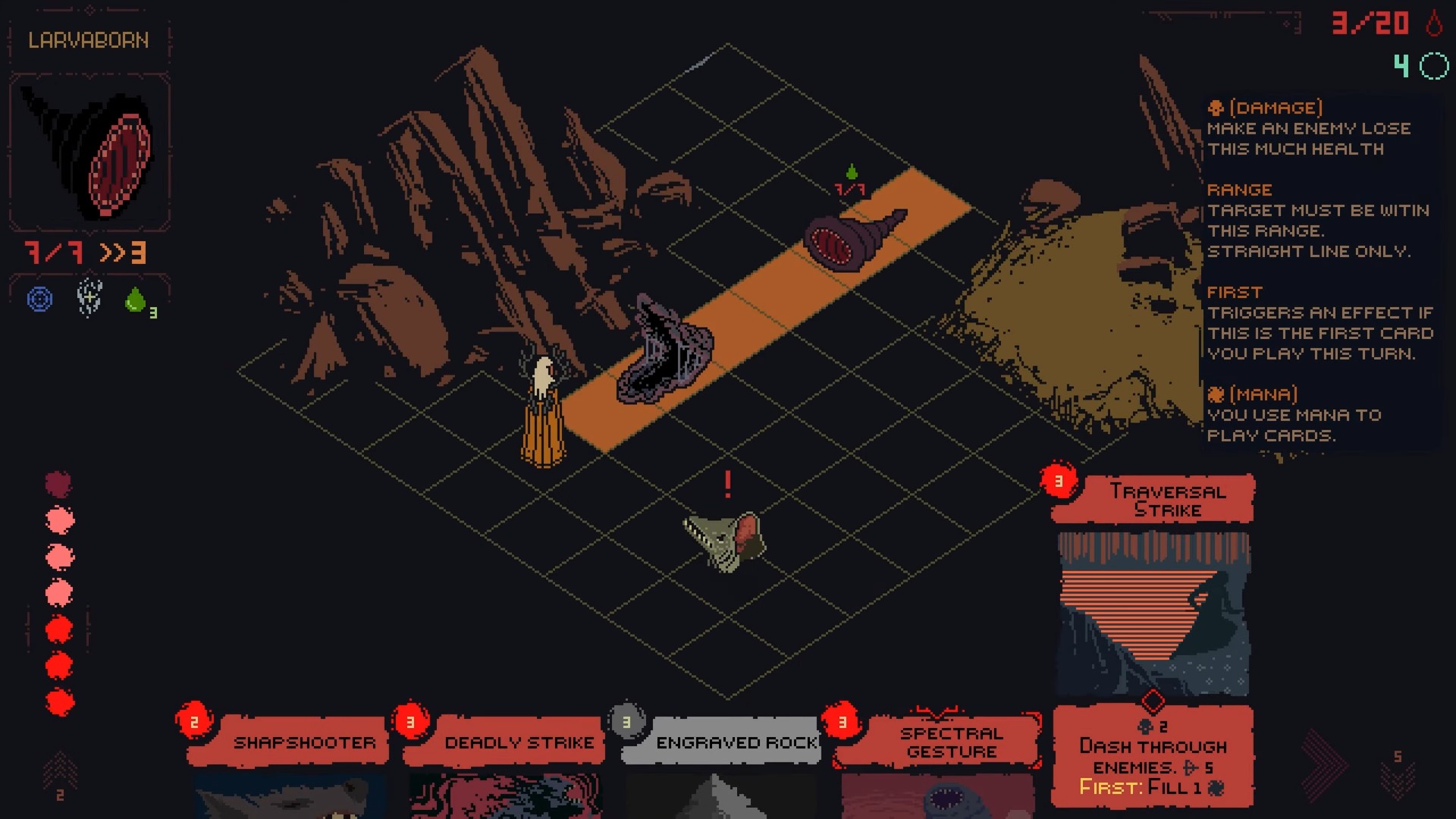The width and height of the screenshot is (1456, 819).
Task: Click the Deadly Strike card label
Action: tap(519, 743)
